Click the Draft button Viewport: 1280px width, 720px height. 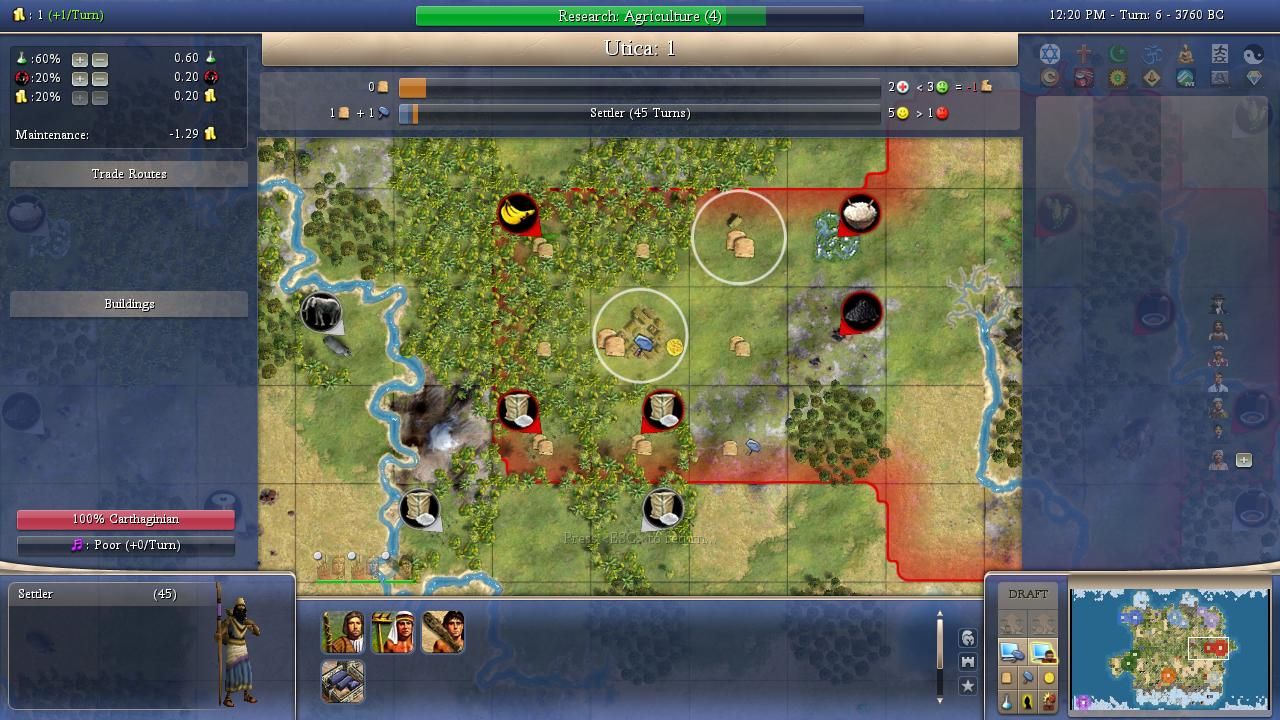tap(1028, 594)
